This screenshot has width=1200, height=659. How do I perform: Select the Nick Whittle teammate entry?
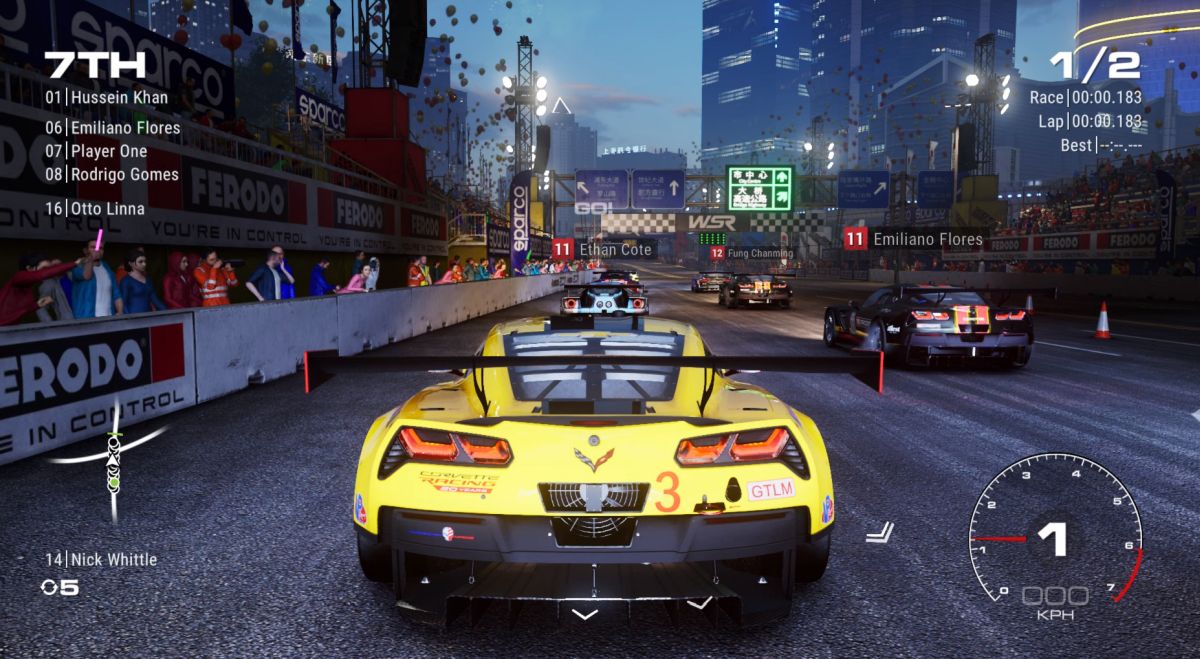coord(101,560)
